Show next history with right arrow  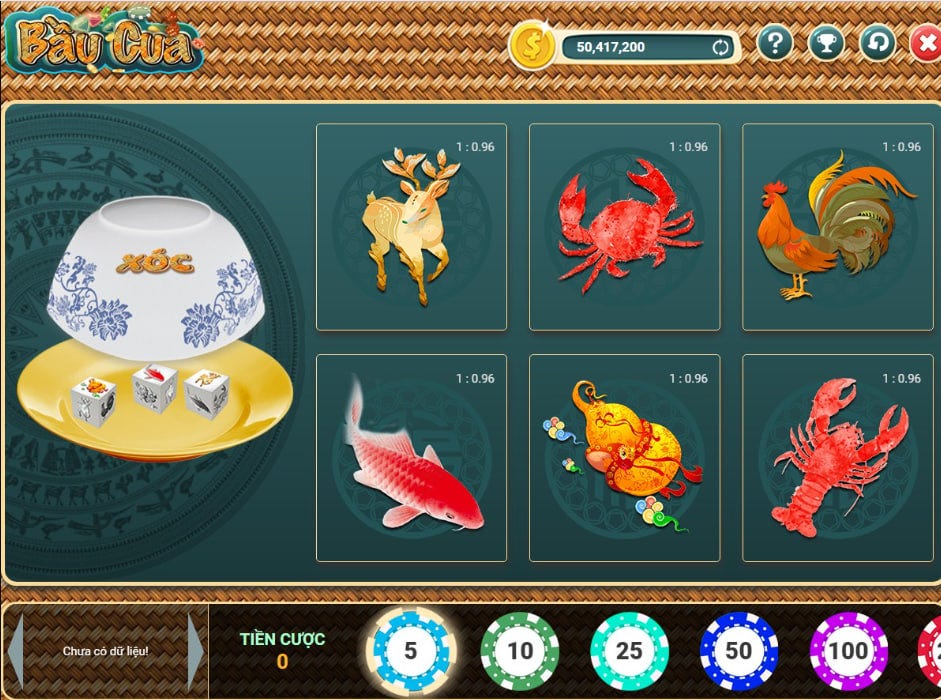tap(195, 651)
